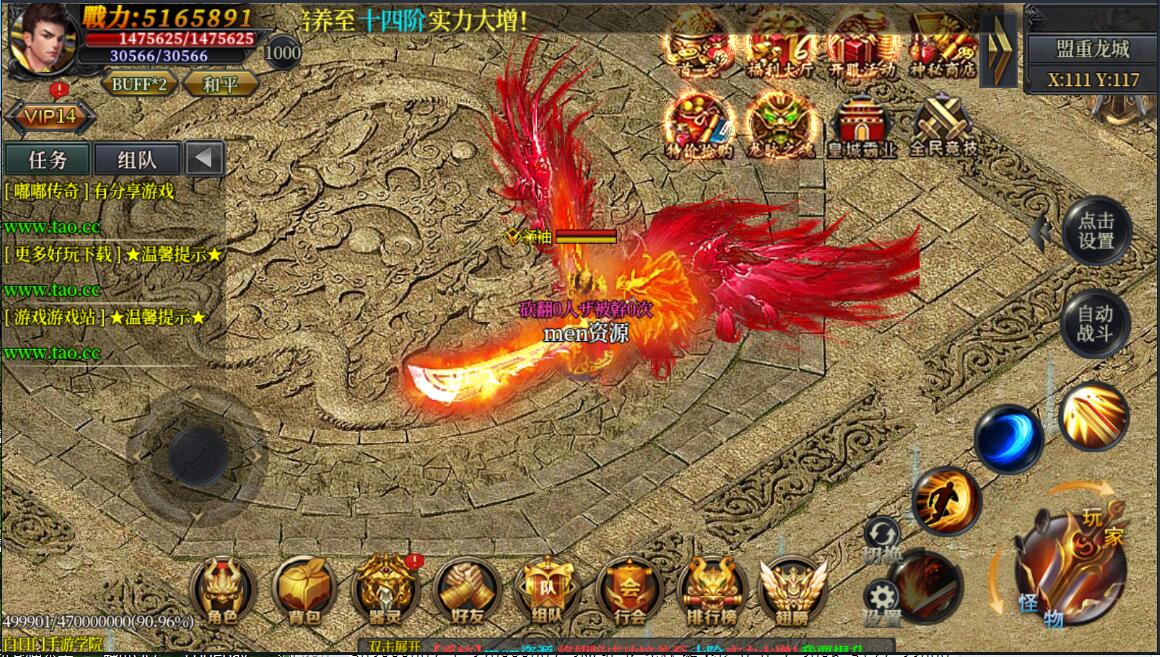Open the 背包 backpack
This screenshot has height=657, width=1160.
[304, 591]
